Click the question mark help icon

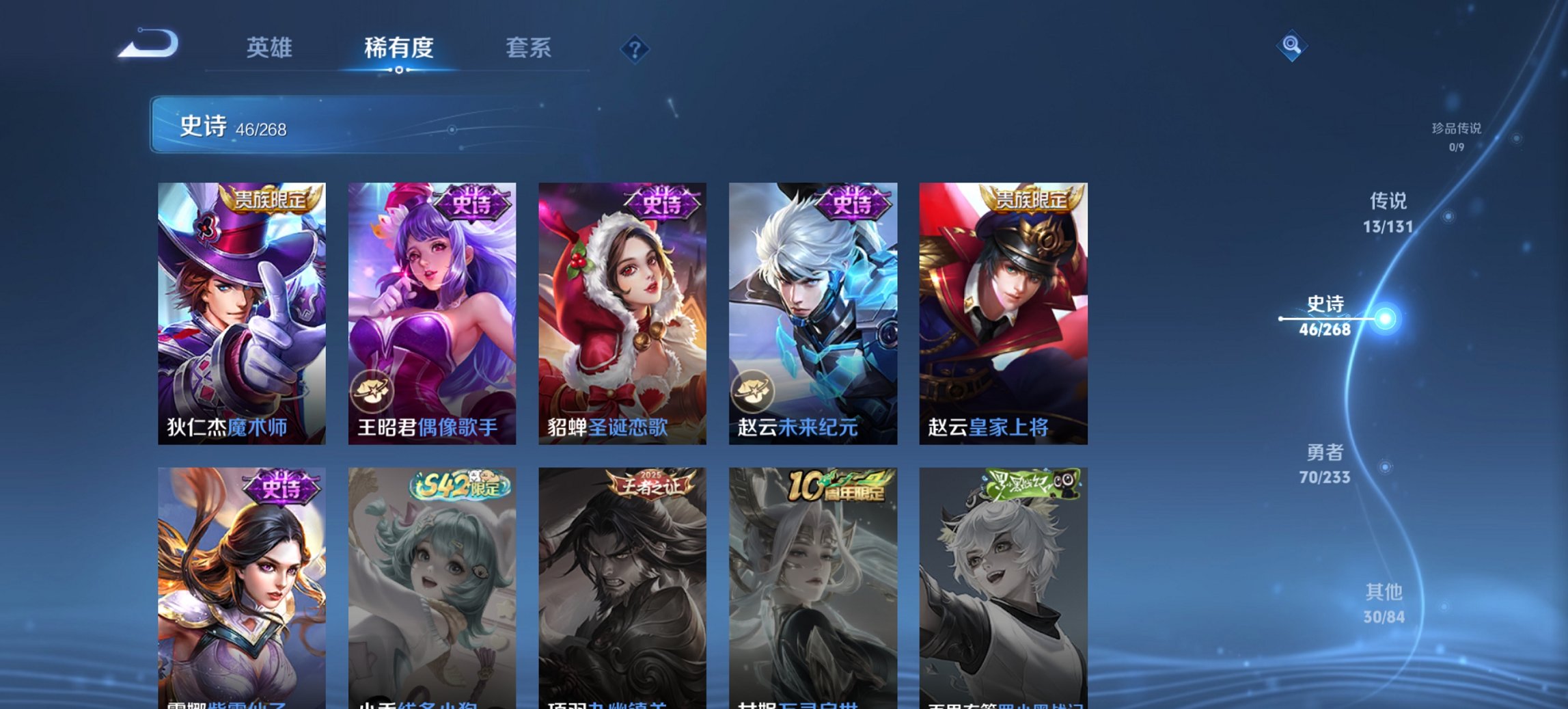[634, 49]
